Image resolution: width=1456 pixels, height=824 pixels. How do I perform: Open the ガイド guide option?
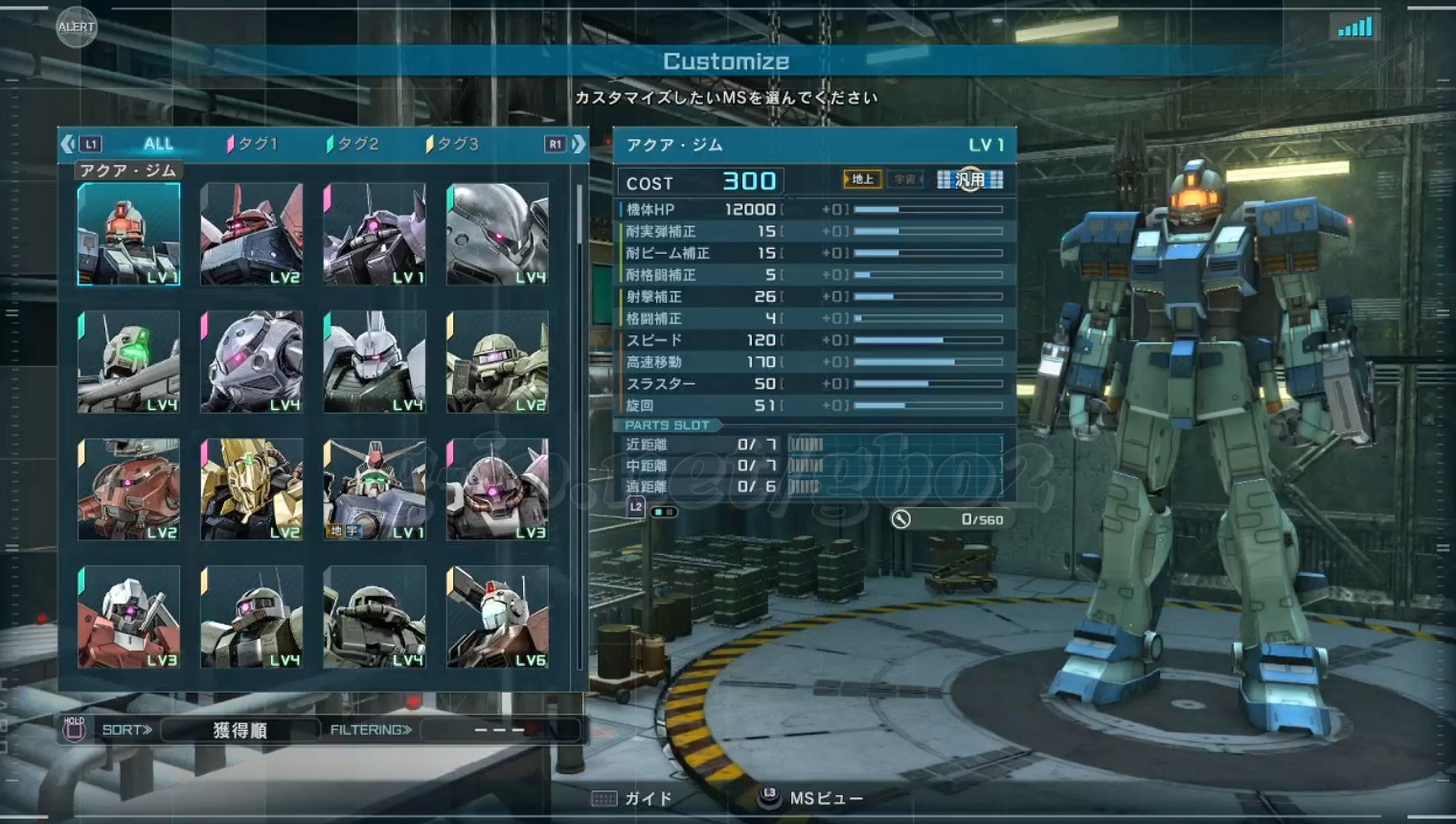633,798
